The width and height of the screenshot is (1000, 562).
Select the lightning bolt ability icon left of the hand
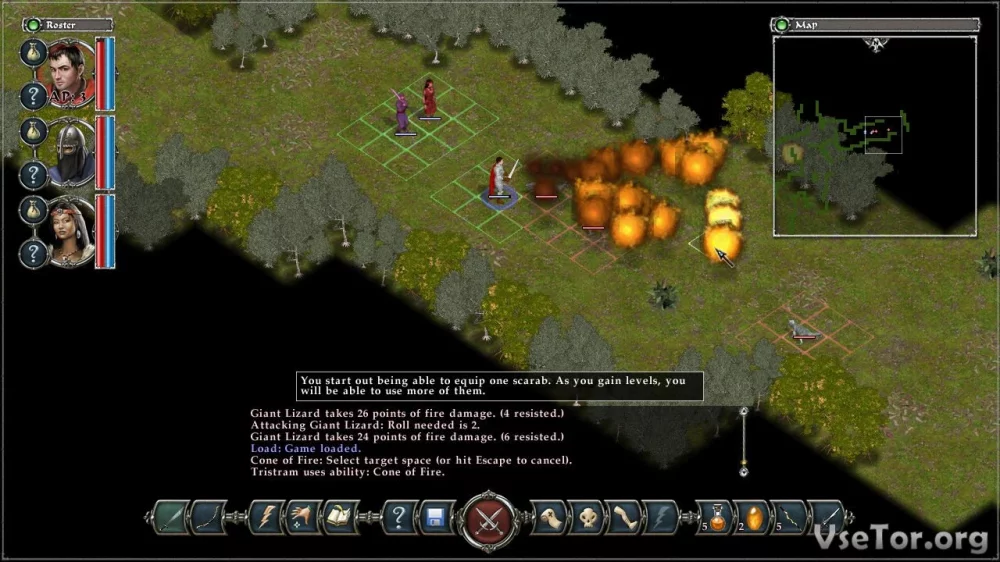click(267, 517)
